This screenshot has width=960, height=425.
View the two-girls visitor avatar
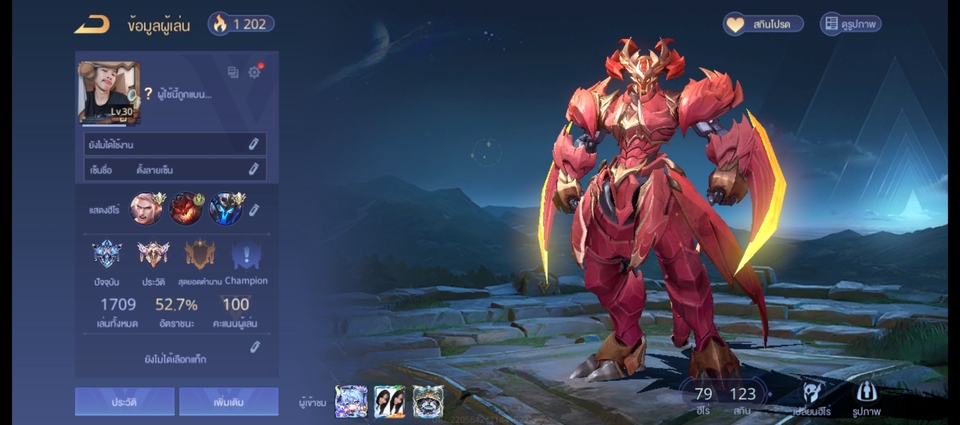pos(389,401)
